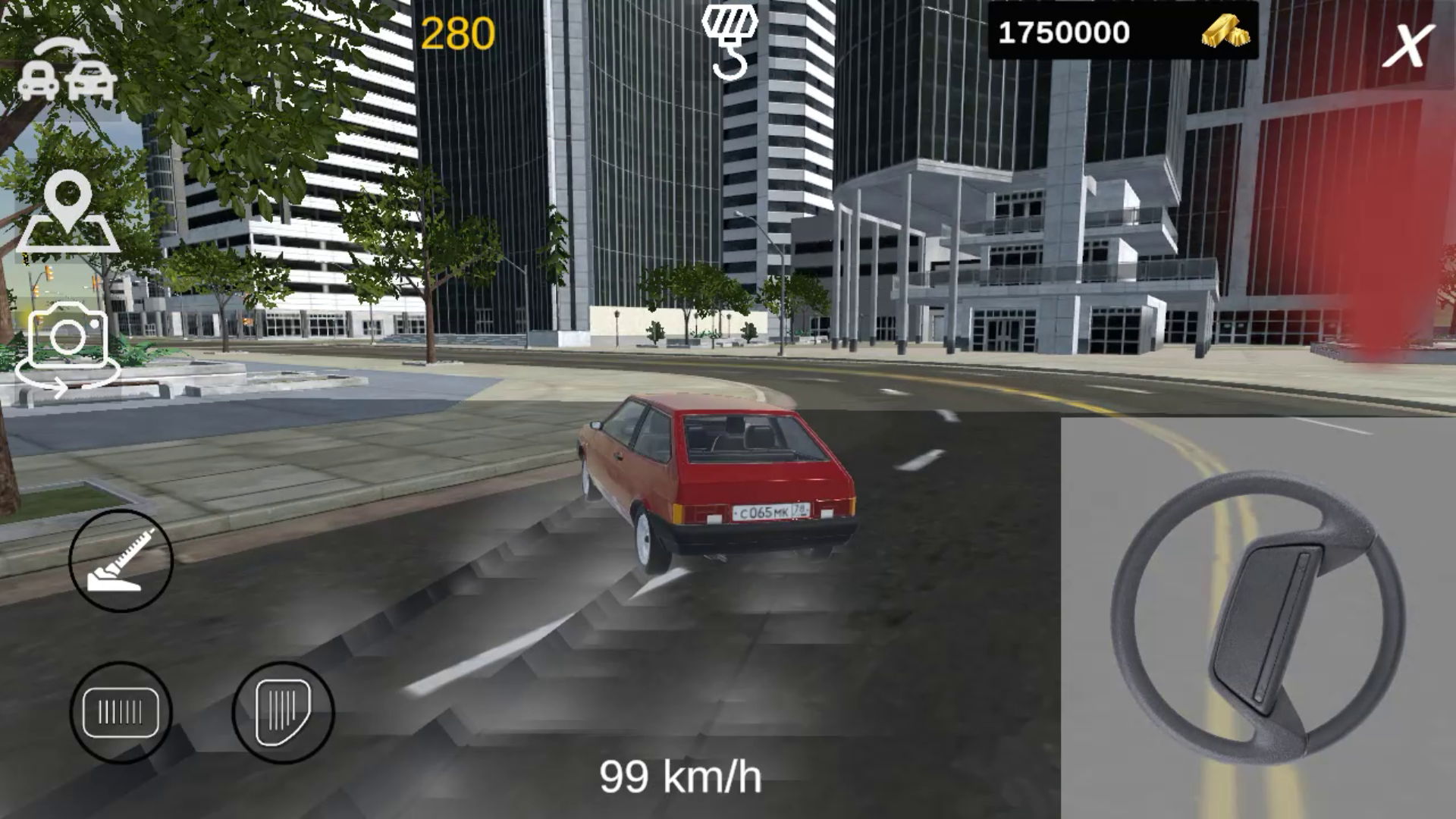Viewport: 1456px width, 819px height.
Task: Tap the 280 cash amount
Action: point(458,32)
